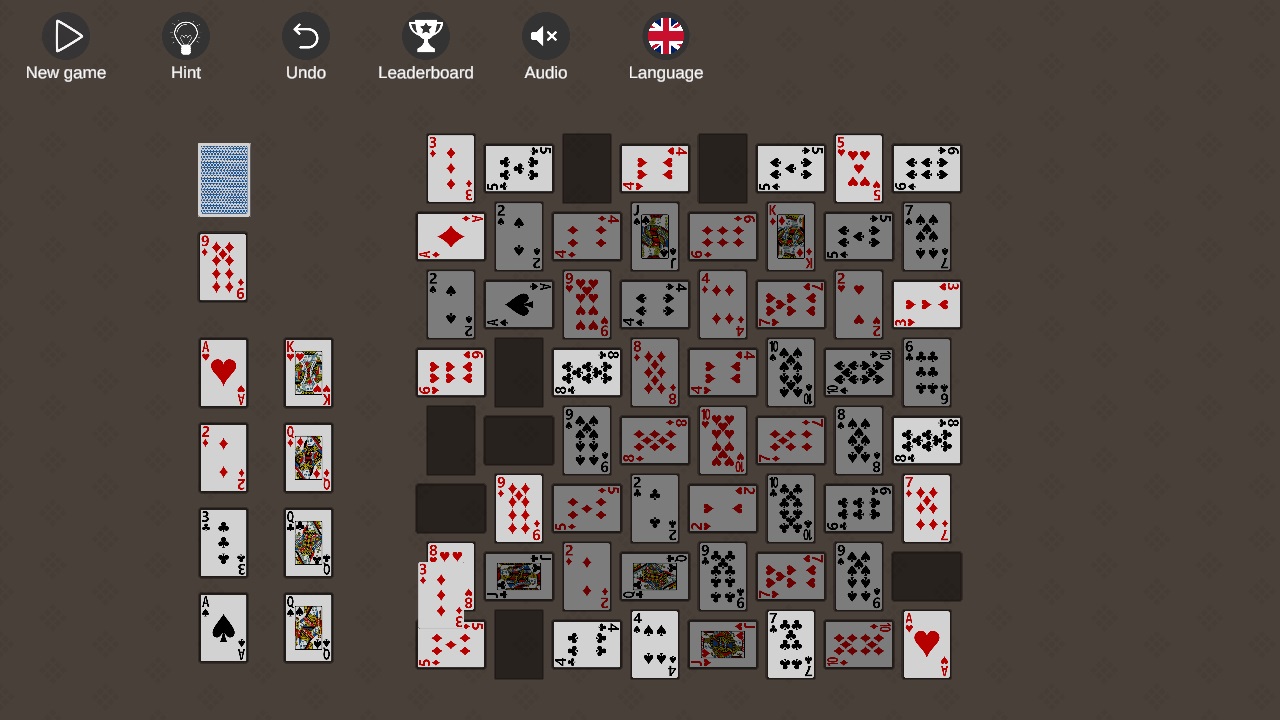Select the 3 of Clubs in left column
Image resolution: width=1280 pixels, height=720 pixels.
[x=223, y=543]
